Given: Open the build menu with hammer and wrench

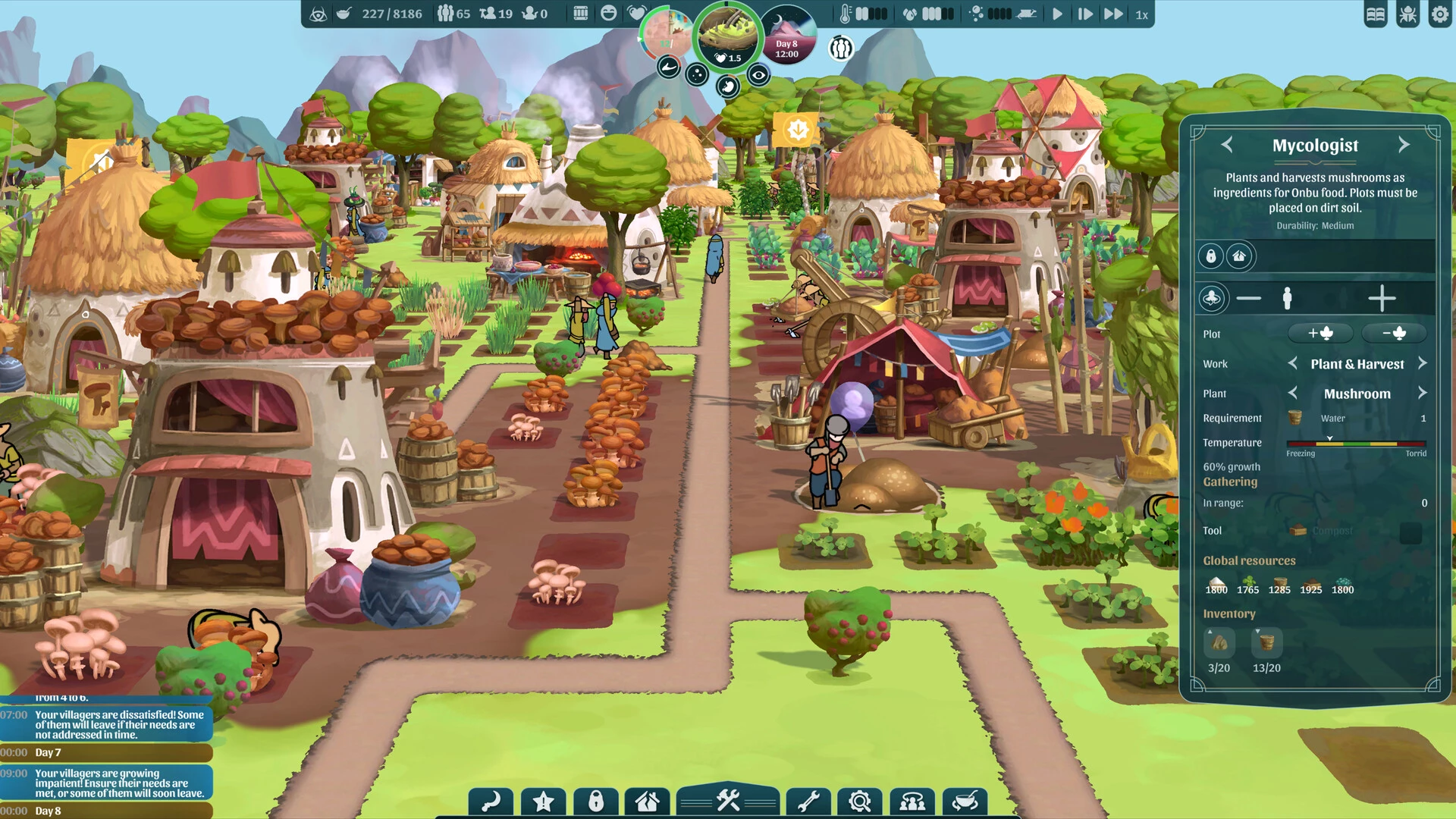Looking at the screenshot, I should [728, 801].
